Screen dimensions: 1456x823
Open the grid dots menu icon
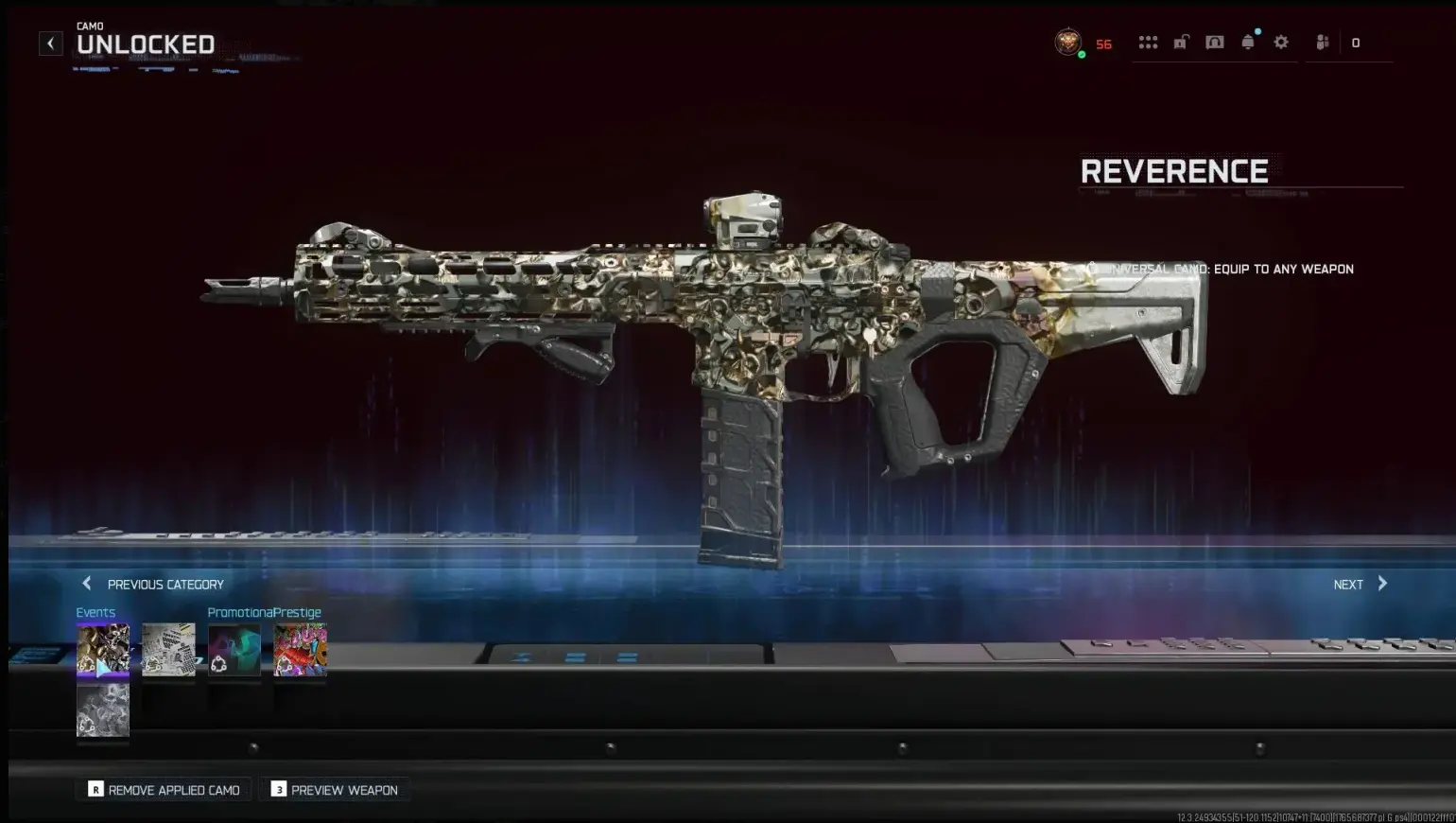tap(1148, 42)
